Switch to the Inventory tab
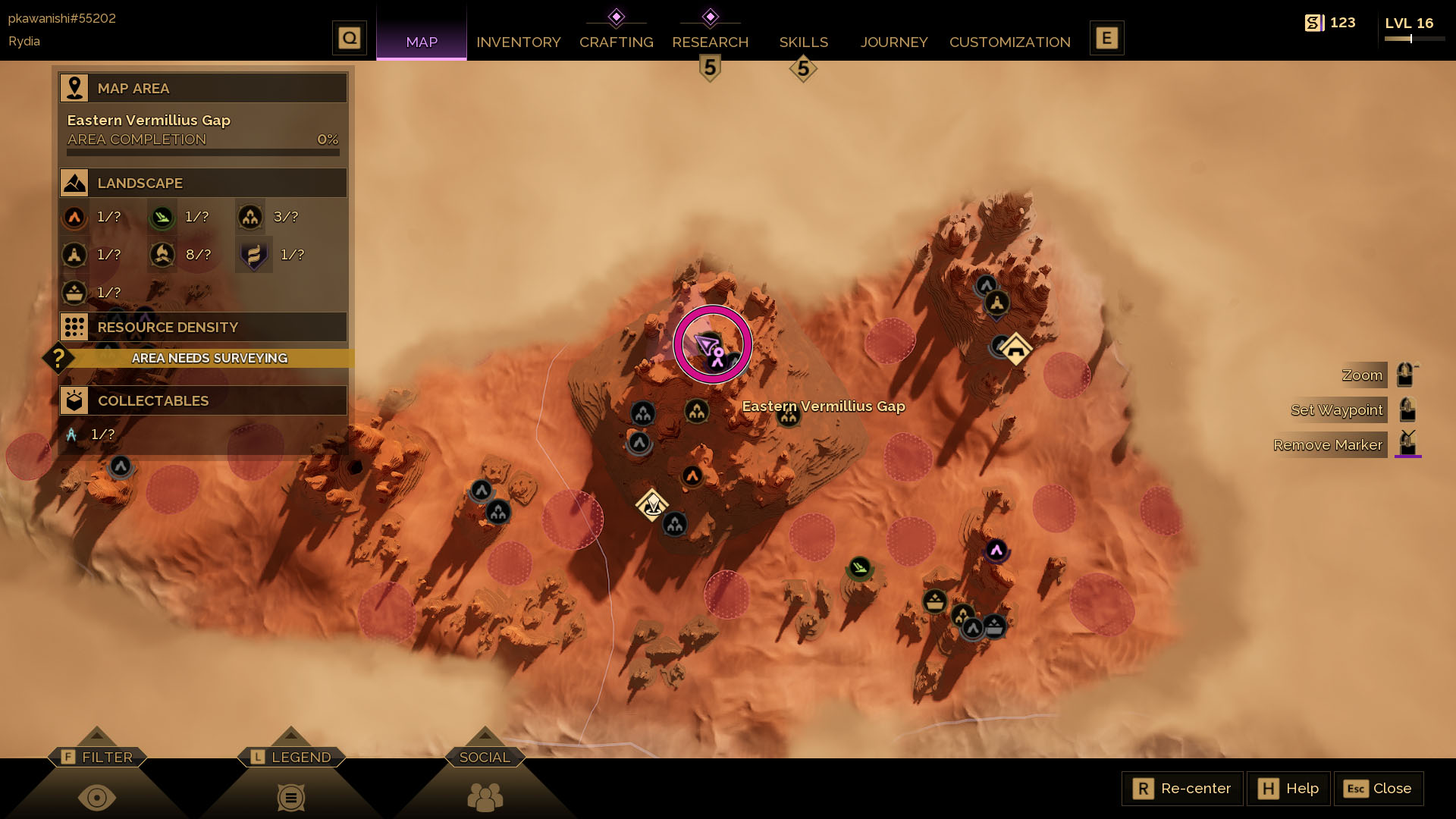The height and width of the screenshot is (819, 1456). [x=518, y=42]
